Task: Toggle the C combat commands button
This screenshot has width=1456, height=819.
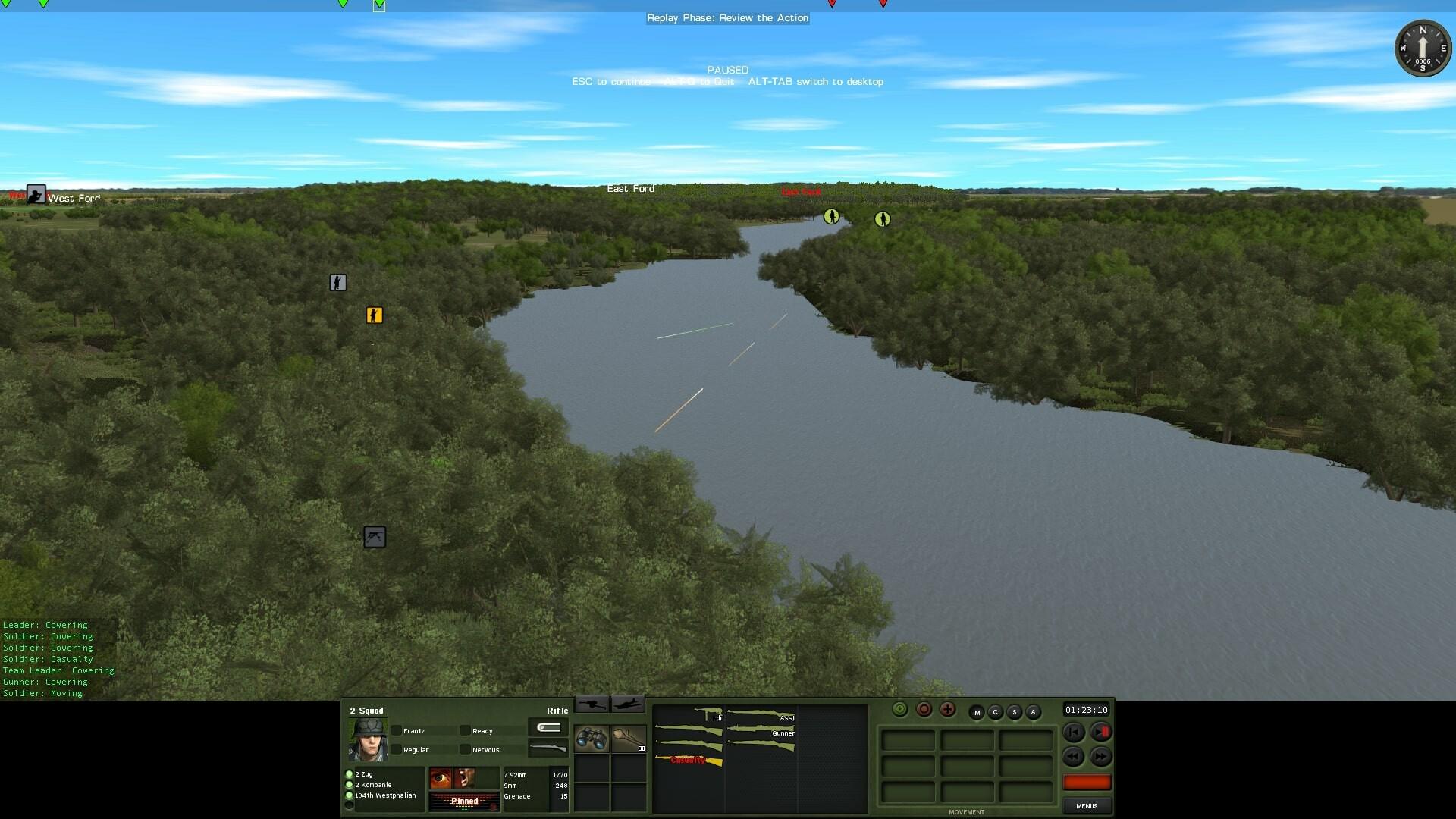Action: pyautogui.click(x=995, y=712)
